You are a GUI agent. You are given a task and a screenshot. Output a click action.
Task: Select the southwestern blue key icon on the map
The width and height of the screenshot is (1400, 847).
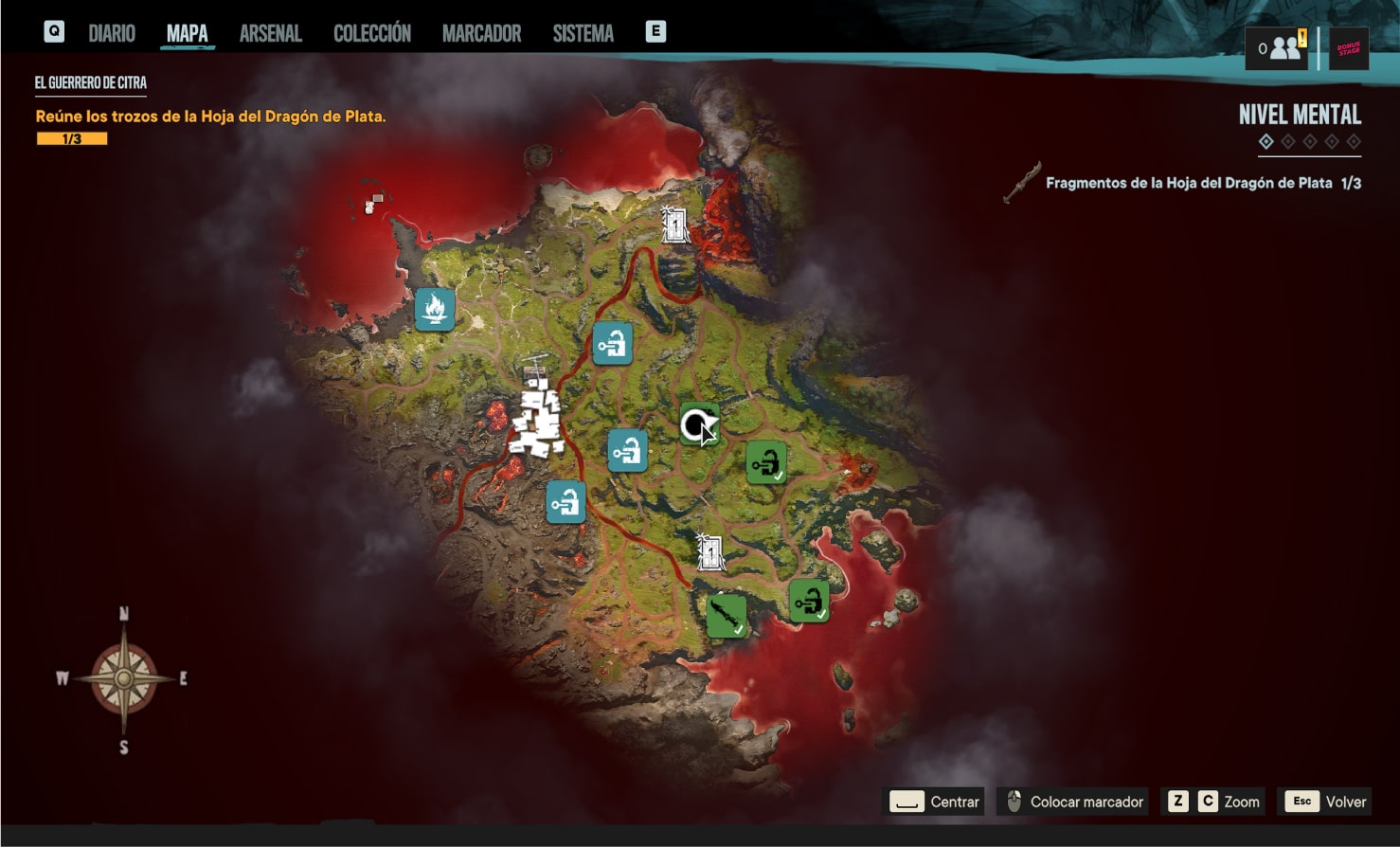565,503
